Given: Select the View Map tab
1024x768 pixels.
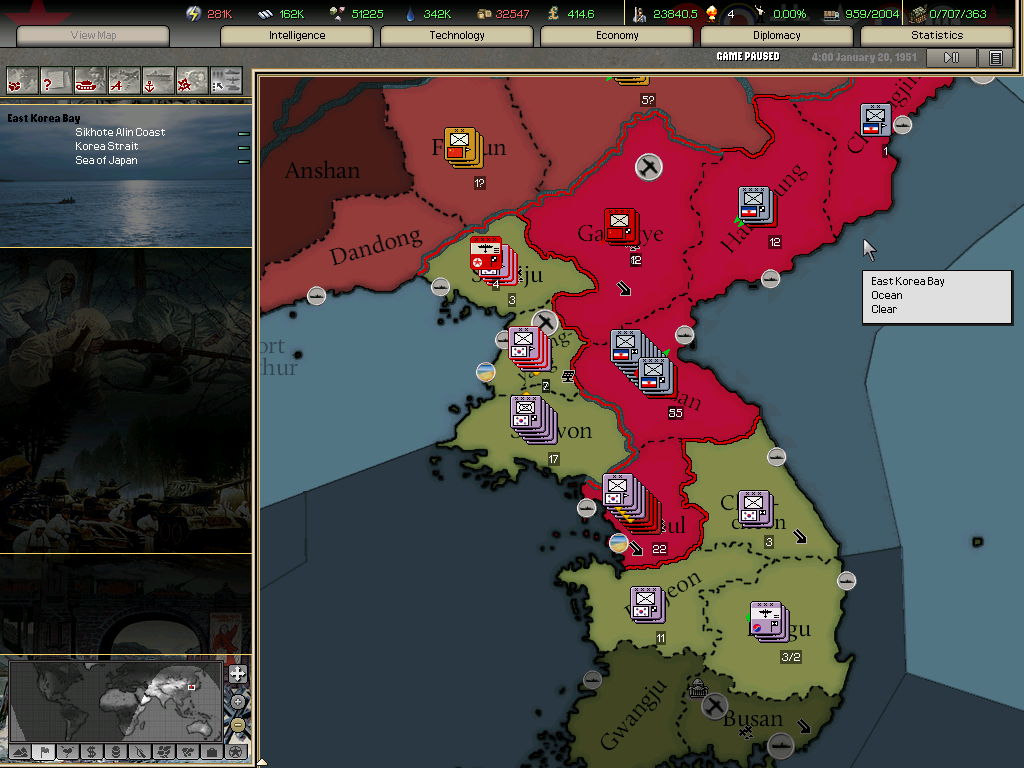Looking at the screenshot, I should [94, 36].
